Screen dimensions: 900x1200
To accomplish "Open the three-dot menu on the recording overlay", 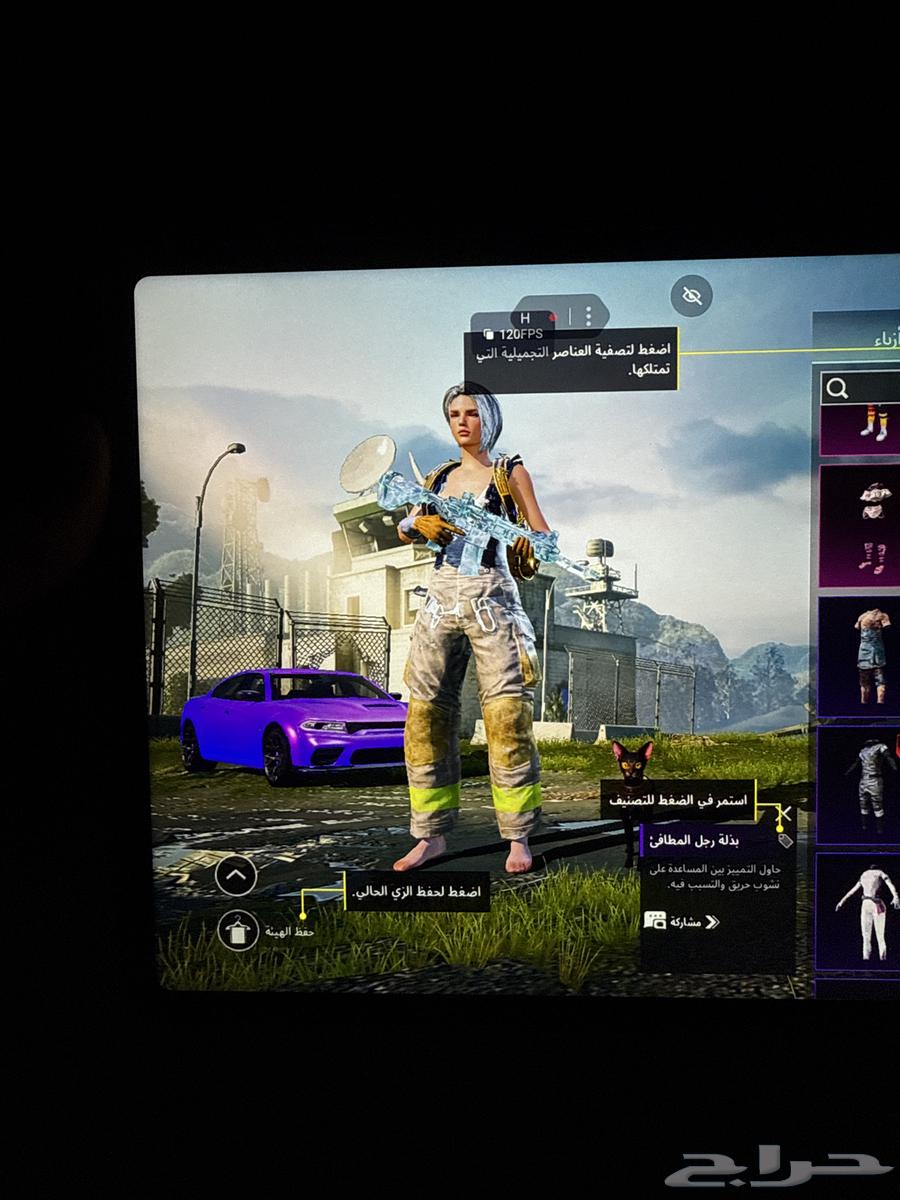I will pyautogui.click(x=588, y=316).
